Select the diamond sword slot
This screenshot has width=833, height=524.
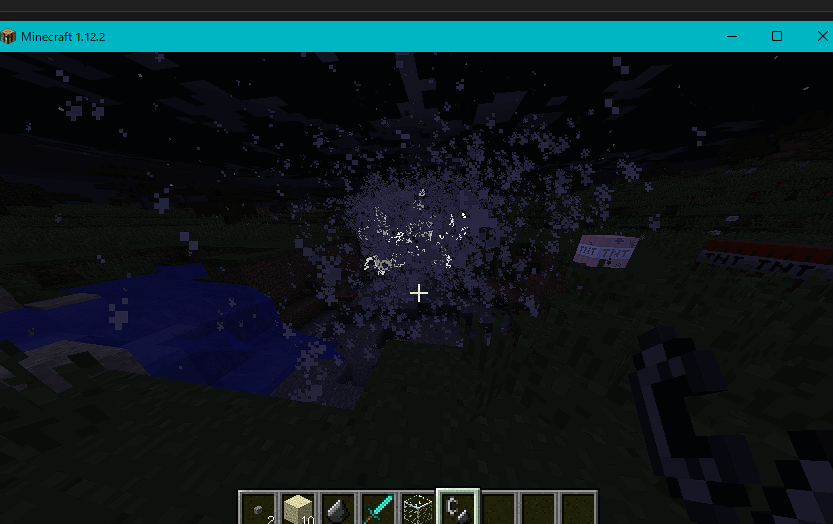[x=378, y=509]
